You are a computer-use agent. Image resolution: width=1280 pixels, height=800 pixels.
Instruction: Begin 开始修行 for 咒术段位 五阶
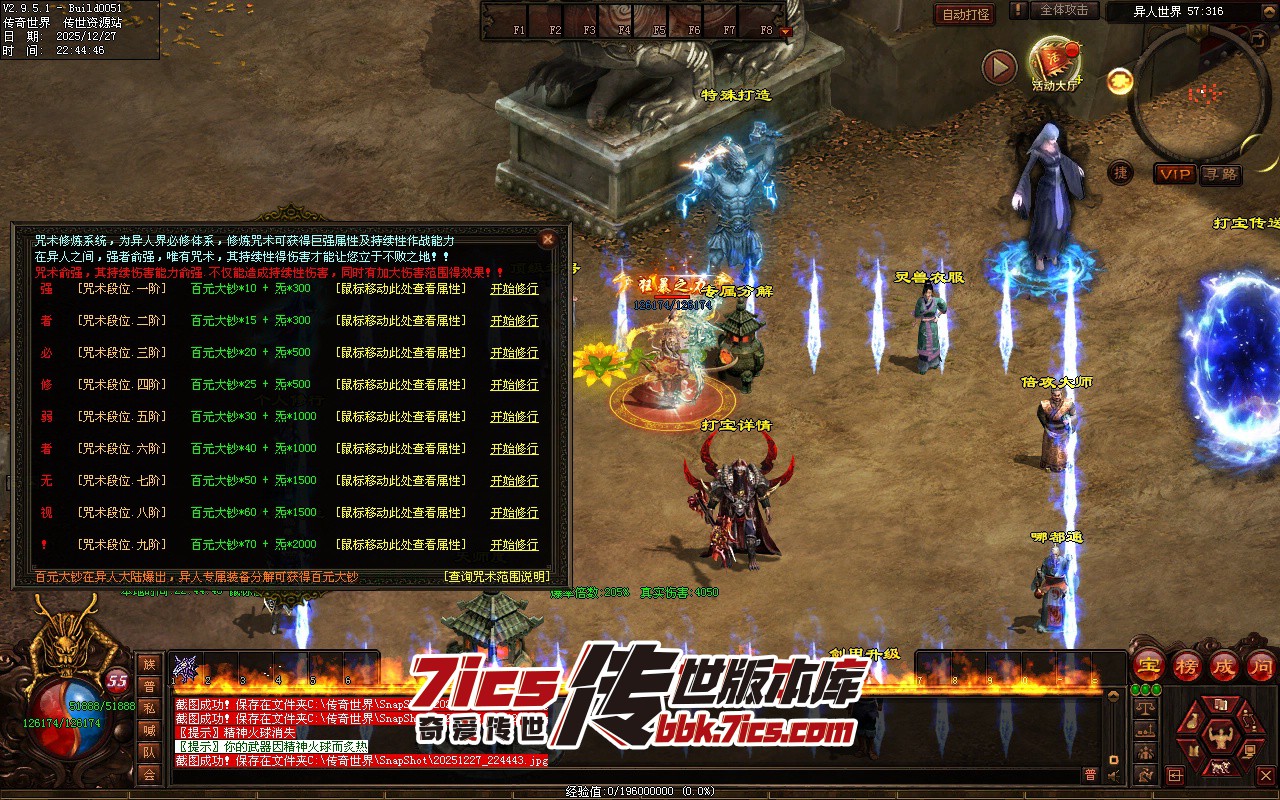click(514, 417)
